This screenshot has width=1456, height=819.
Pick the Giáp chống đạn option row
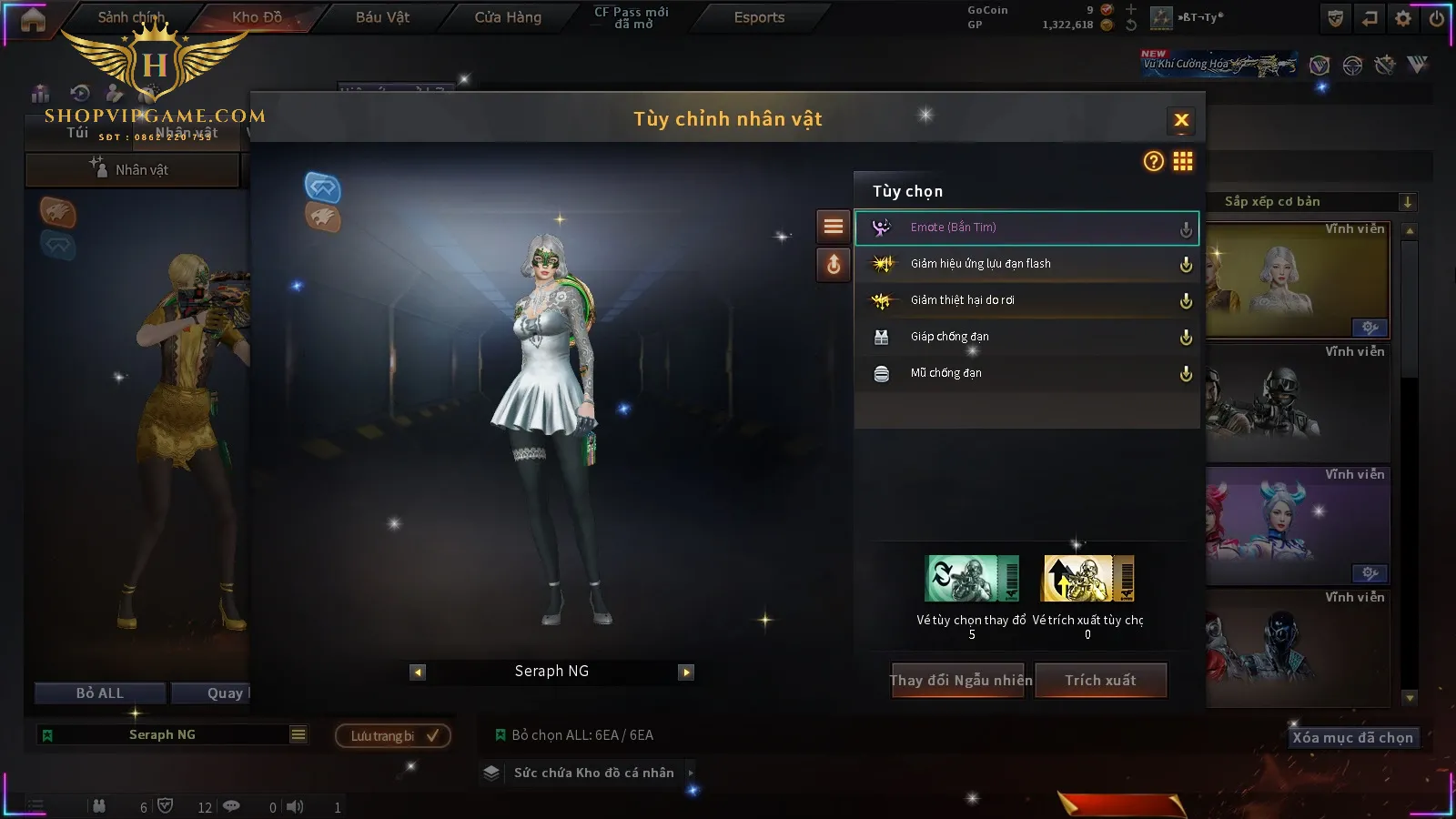[x=1026, y=337]
